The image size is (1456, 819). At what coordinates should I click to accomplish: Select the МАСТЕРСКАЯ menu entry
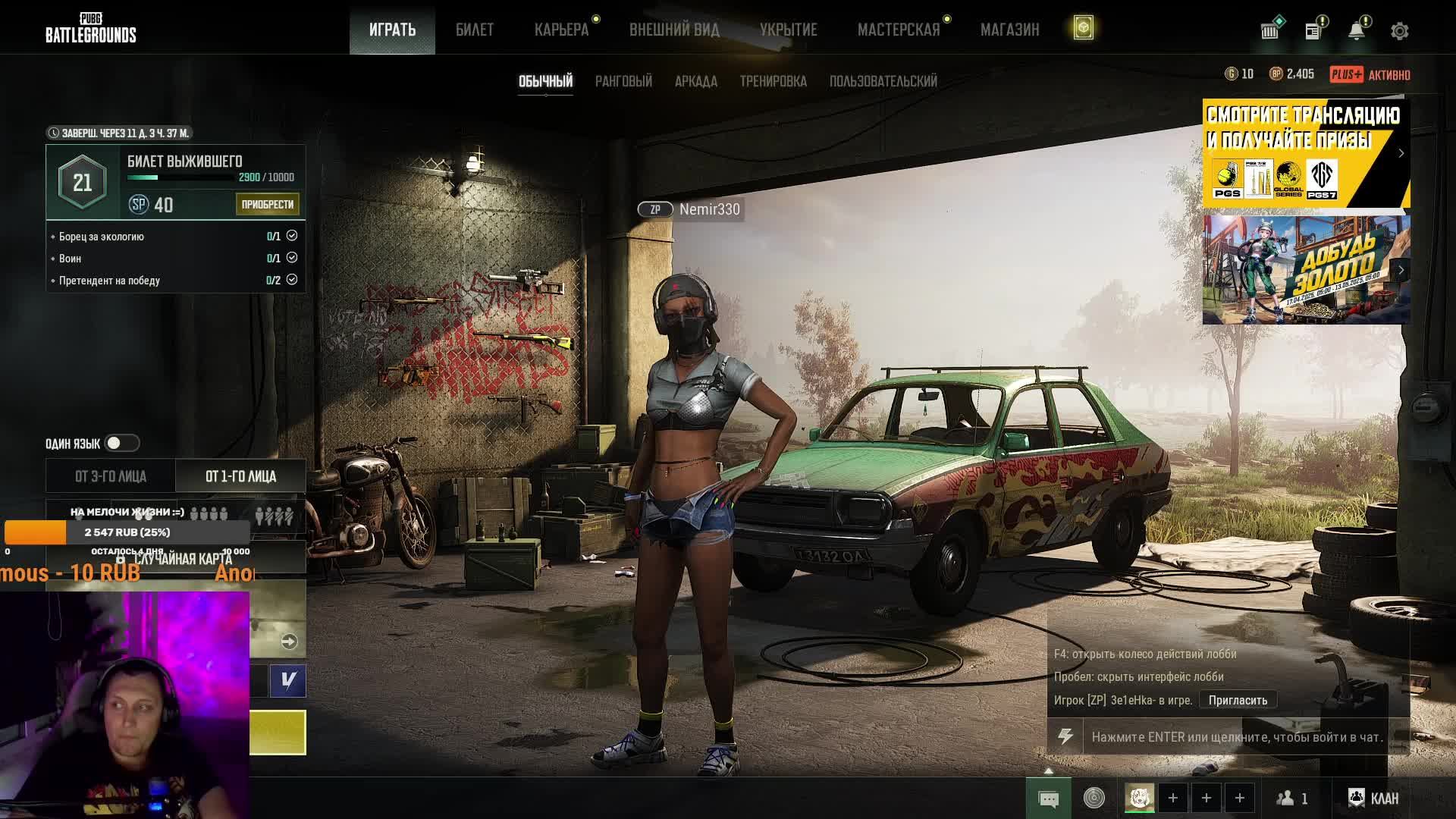(898, 30)
